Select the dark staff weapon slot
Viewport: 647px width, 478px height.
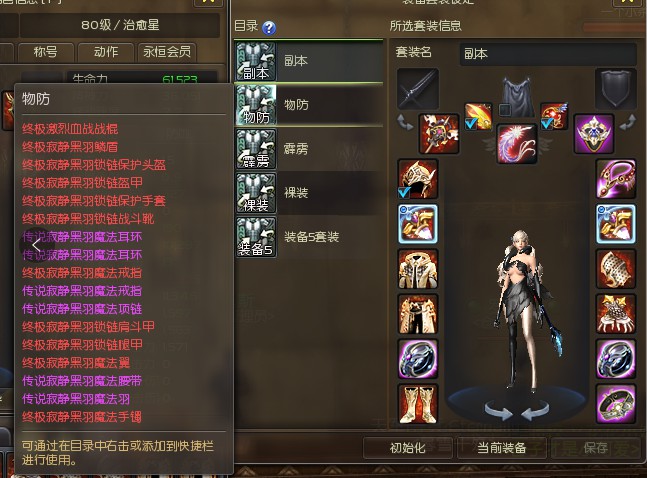[x=417, y=89]
